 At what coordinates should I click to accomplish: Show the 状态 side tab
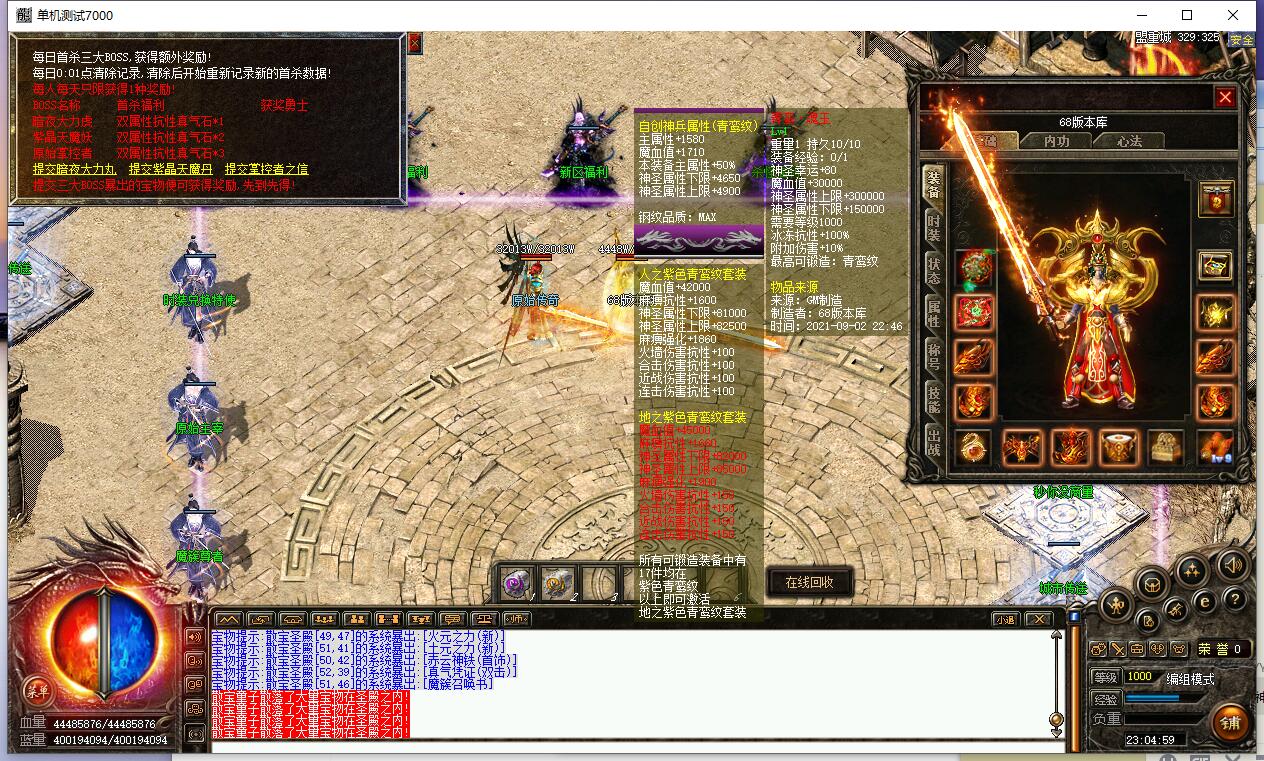[x=933, y=270]
